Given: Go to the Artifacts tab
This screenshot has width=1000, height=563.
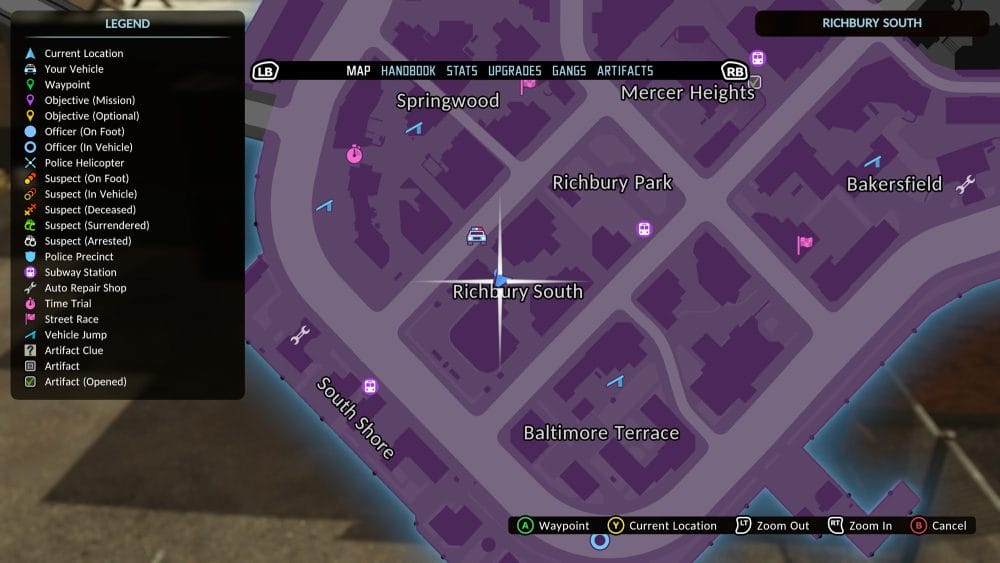Looking at the screenshot, I should point(625,71).
